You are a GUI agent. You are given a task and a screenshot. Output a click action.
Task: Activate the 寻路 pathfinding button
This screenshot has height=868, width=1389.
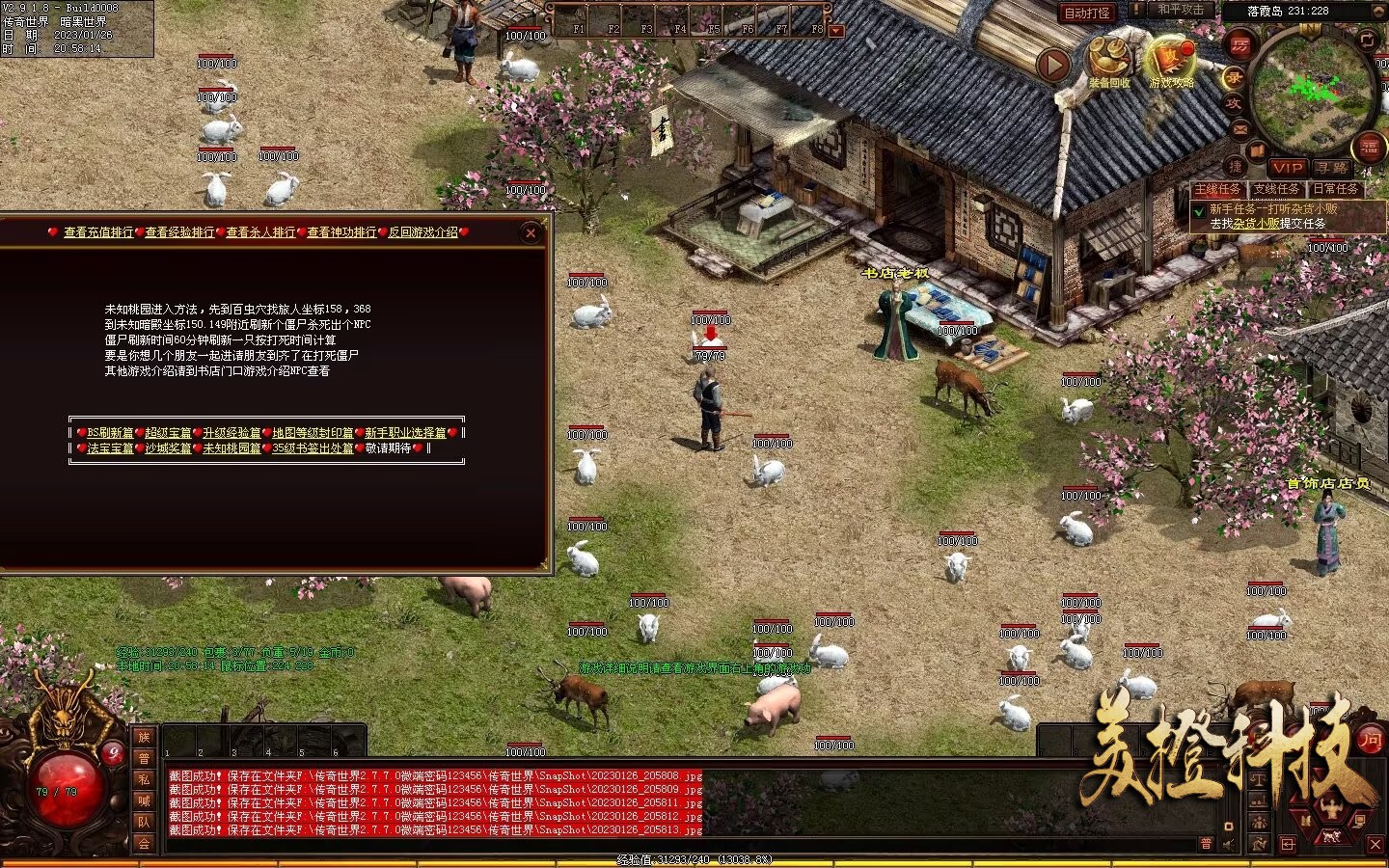pyautogui.click(x=1331, y=168)
